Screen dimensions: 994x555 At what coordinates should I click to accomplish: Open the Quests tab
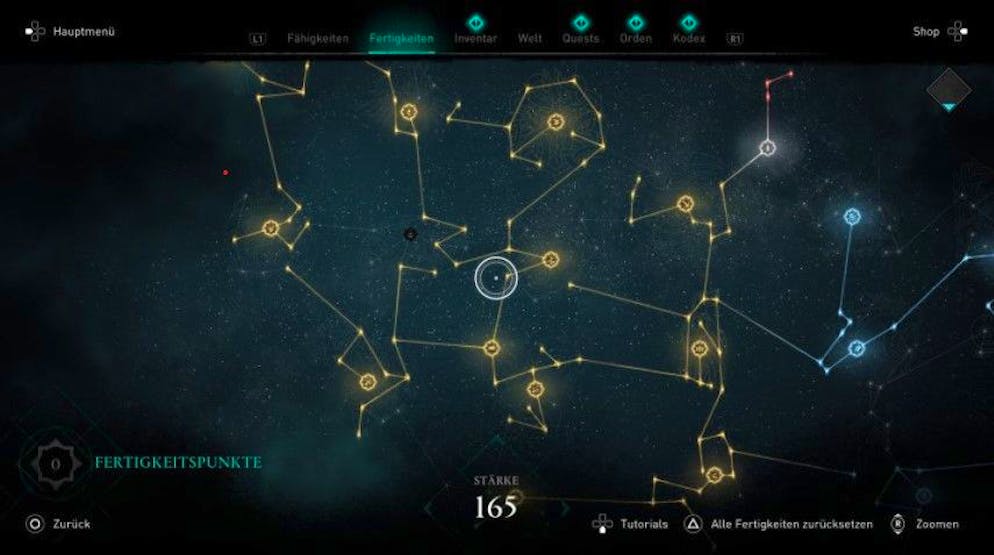coord(580,39)
